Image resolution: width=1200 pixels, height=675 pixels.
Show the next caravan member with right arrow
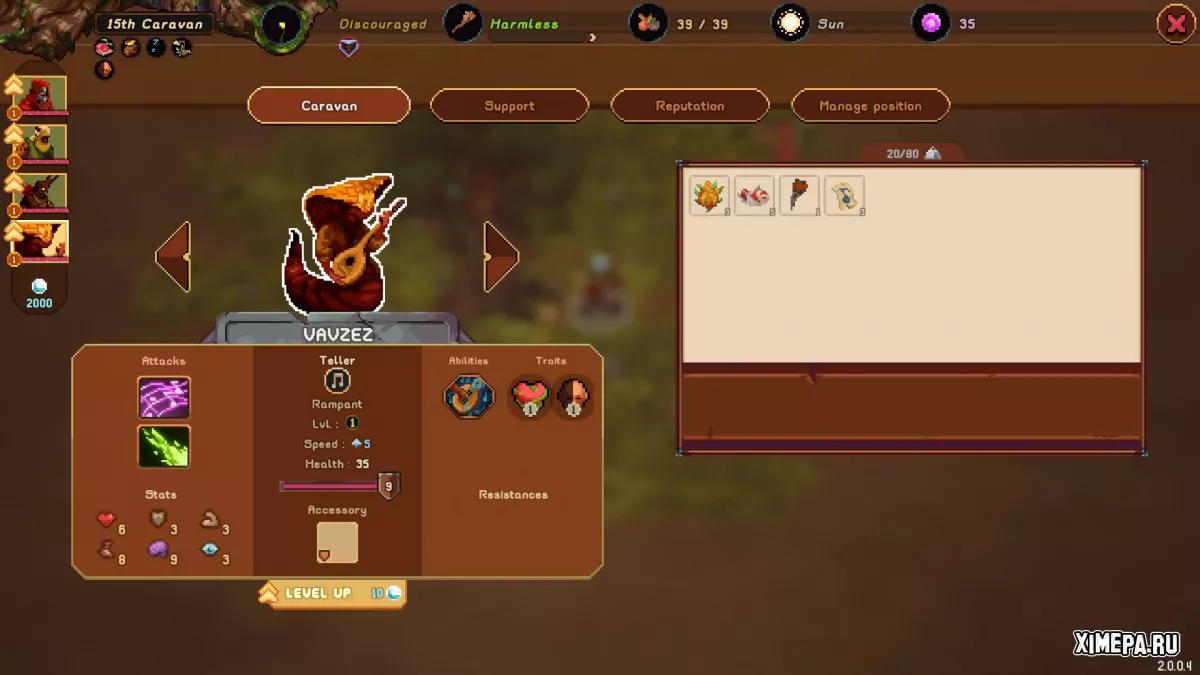501,257
